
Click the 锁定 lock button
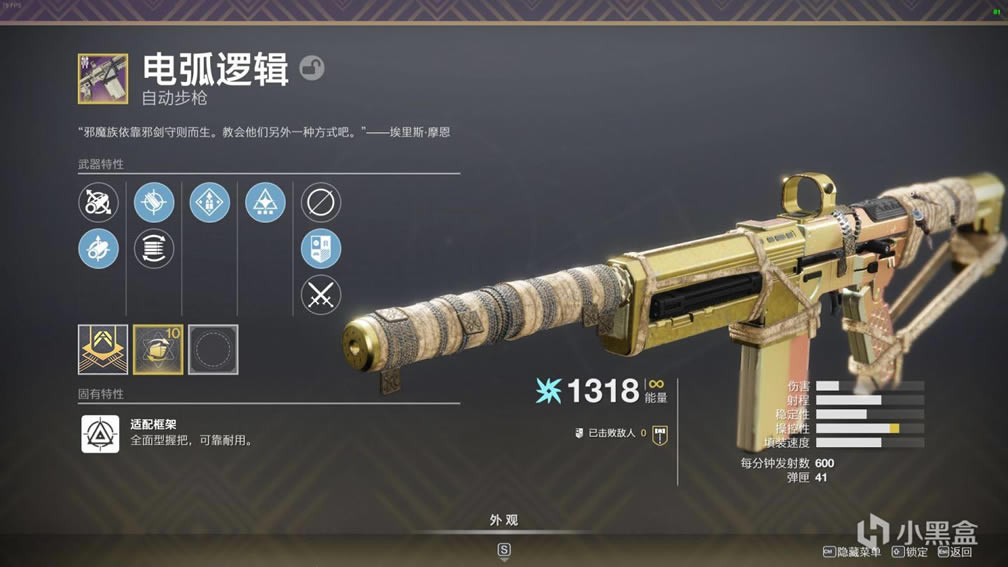[910, 552]
